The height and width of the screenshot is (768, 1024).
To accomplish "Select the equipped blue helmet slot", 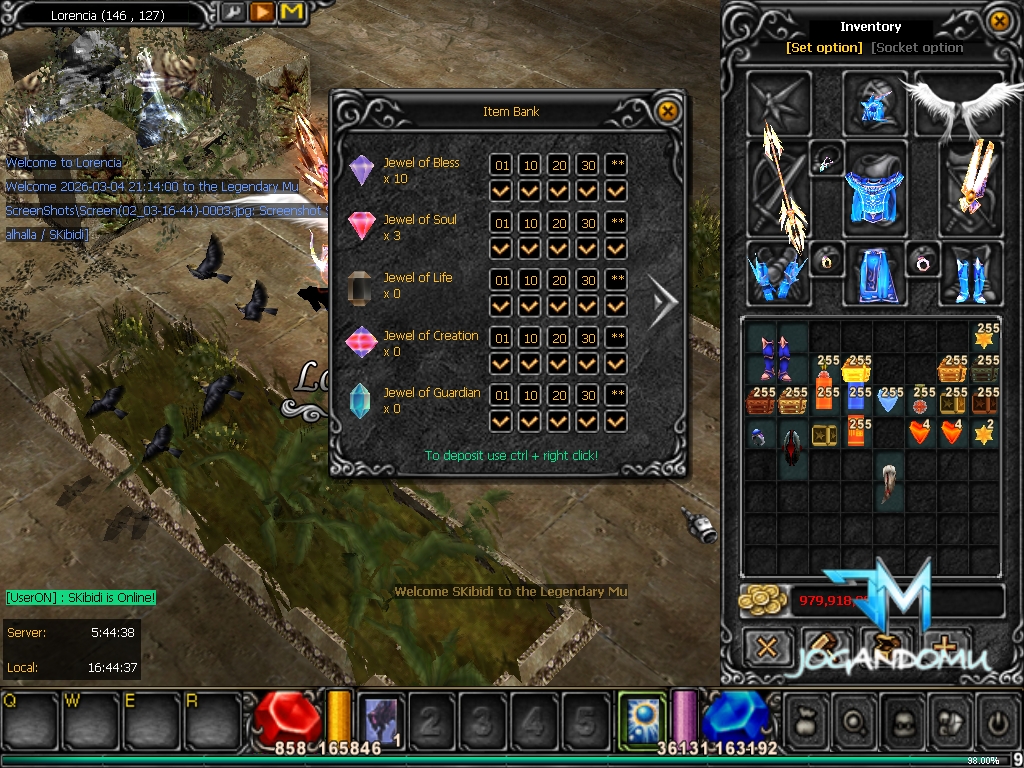I will [874, 103].
